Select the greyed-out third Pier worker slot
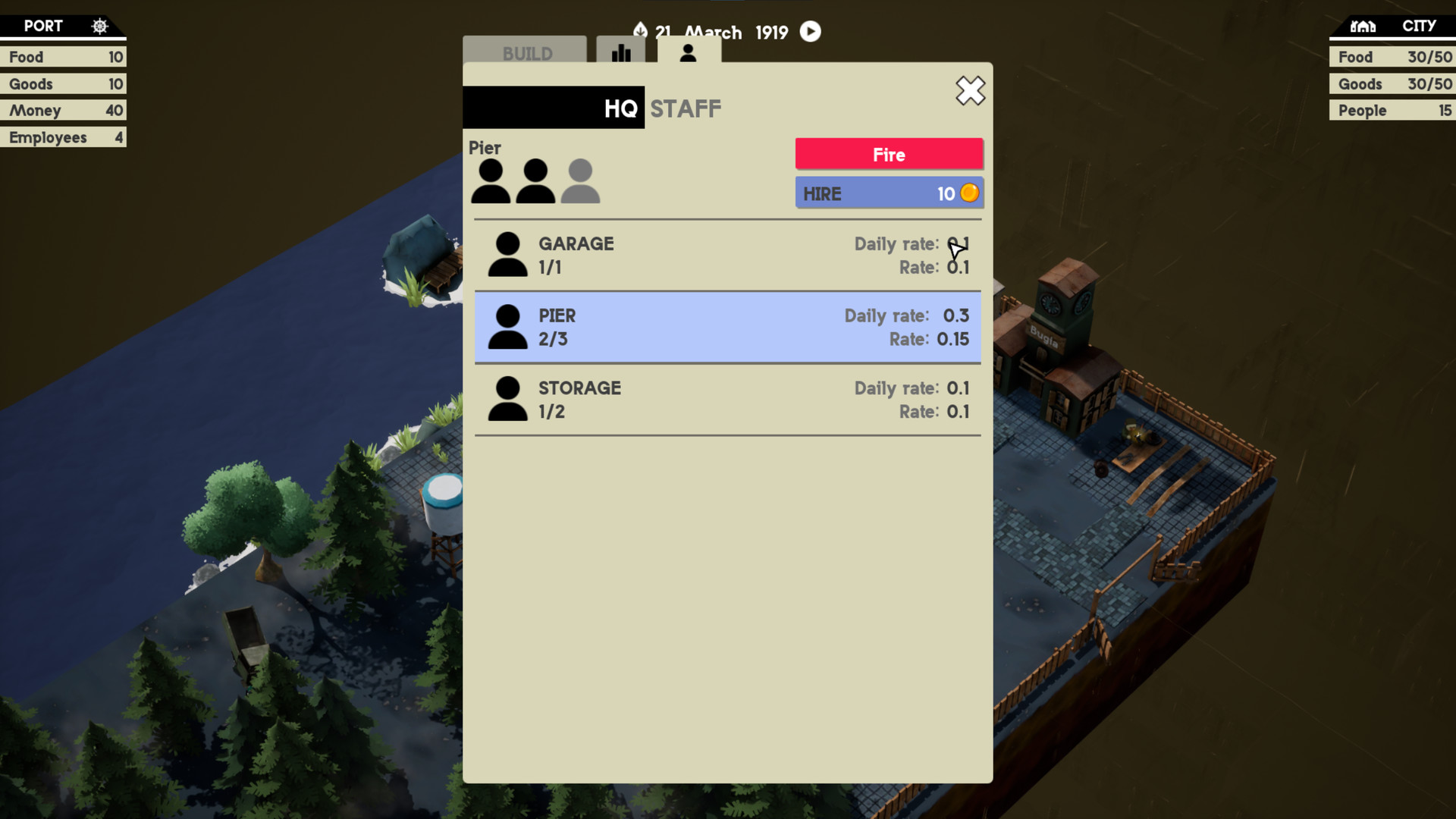Screen dimensions: 1456x819 580,182
